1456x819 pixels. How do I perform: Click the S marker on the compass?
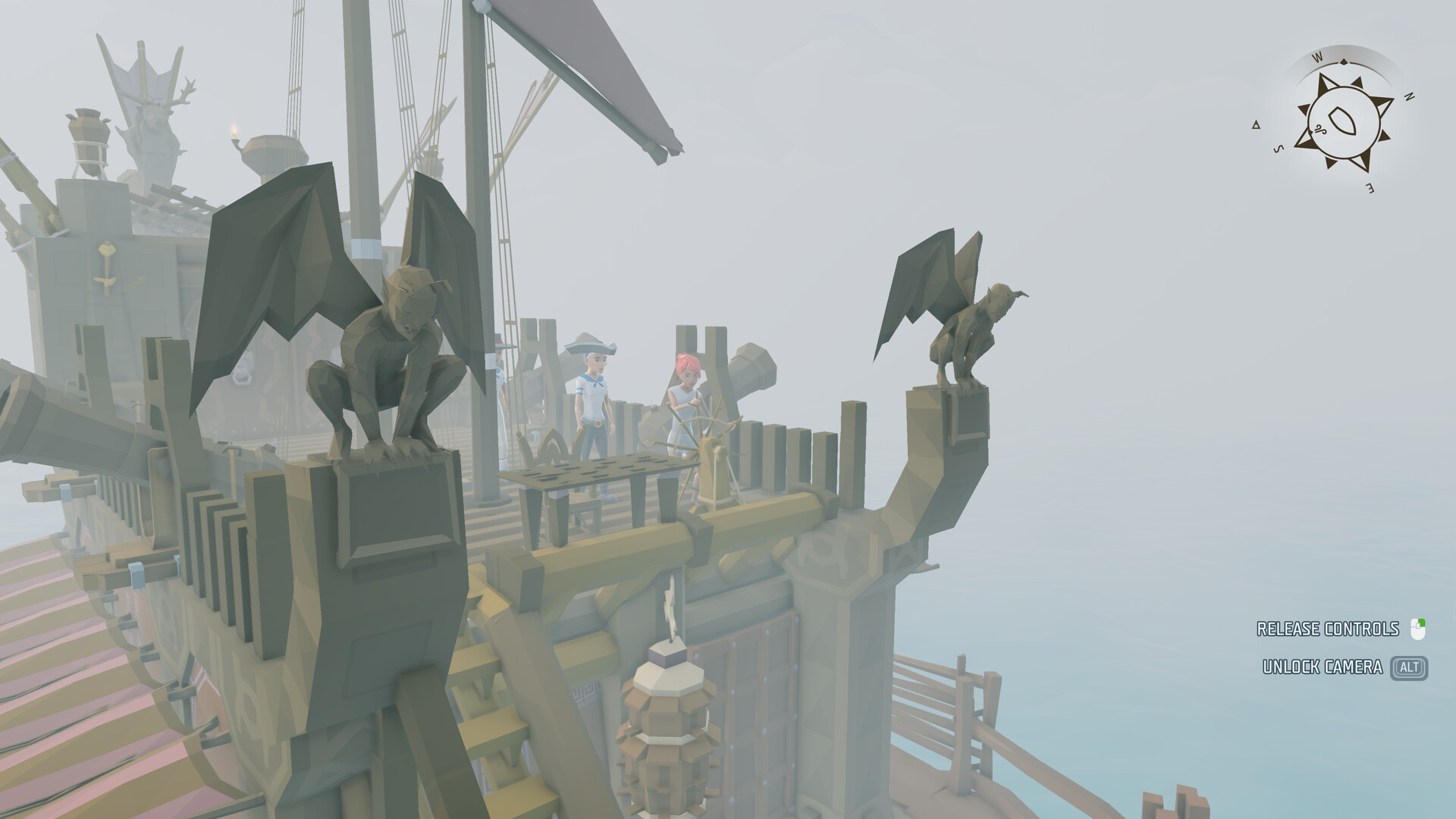click(1278, 149)
